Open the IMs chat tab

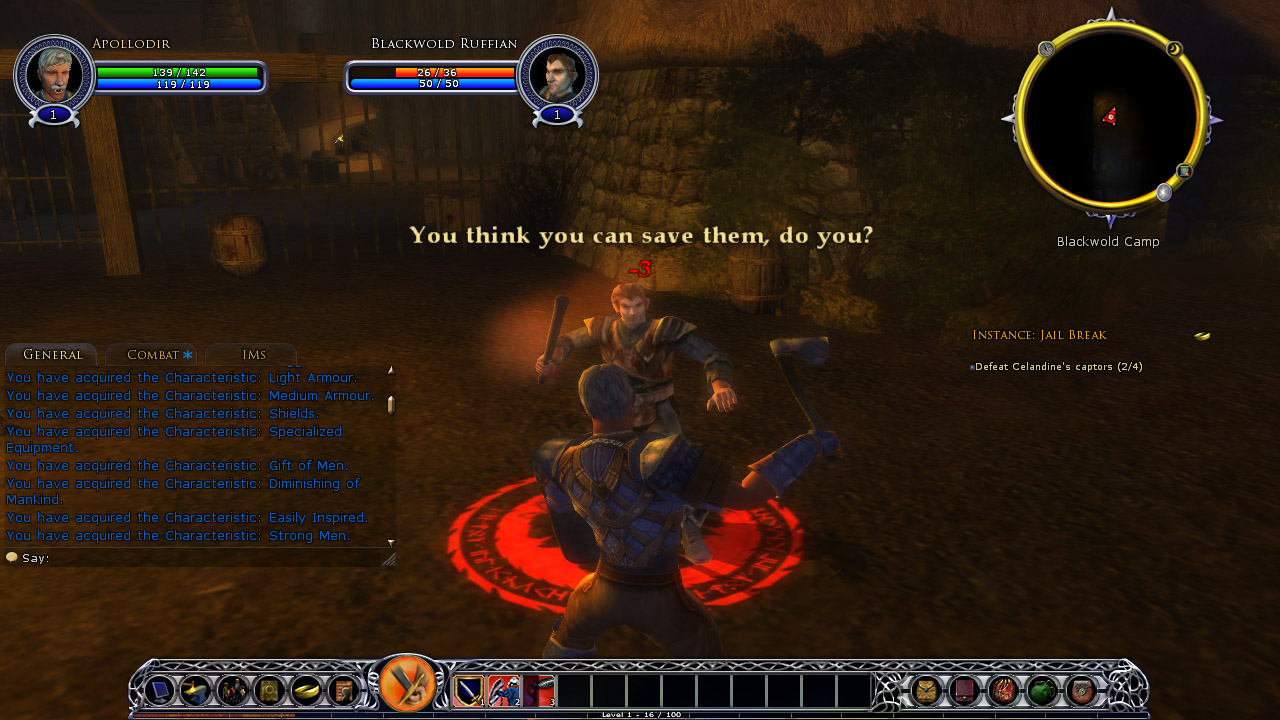253,355
